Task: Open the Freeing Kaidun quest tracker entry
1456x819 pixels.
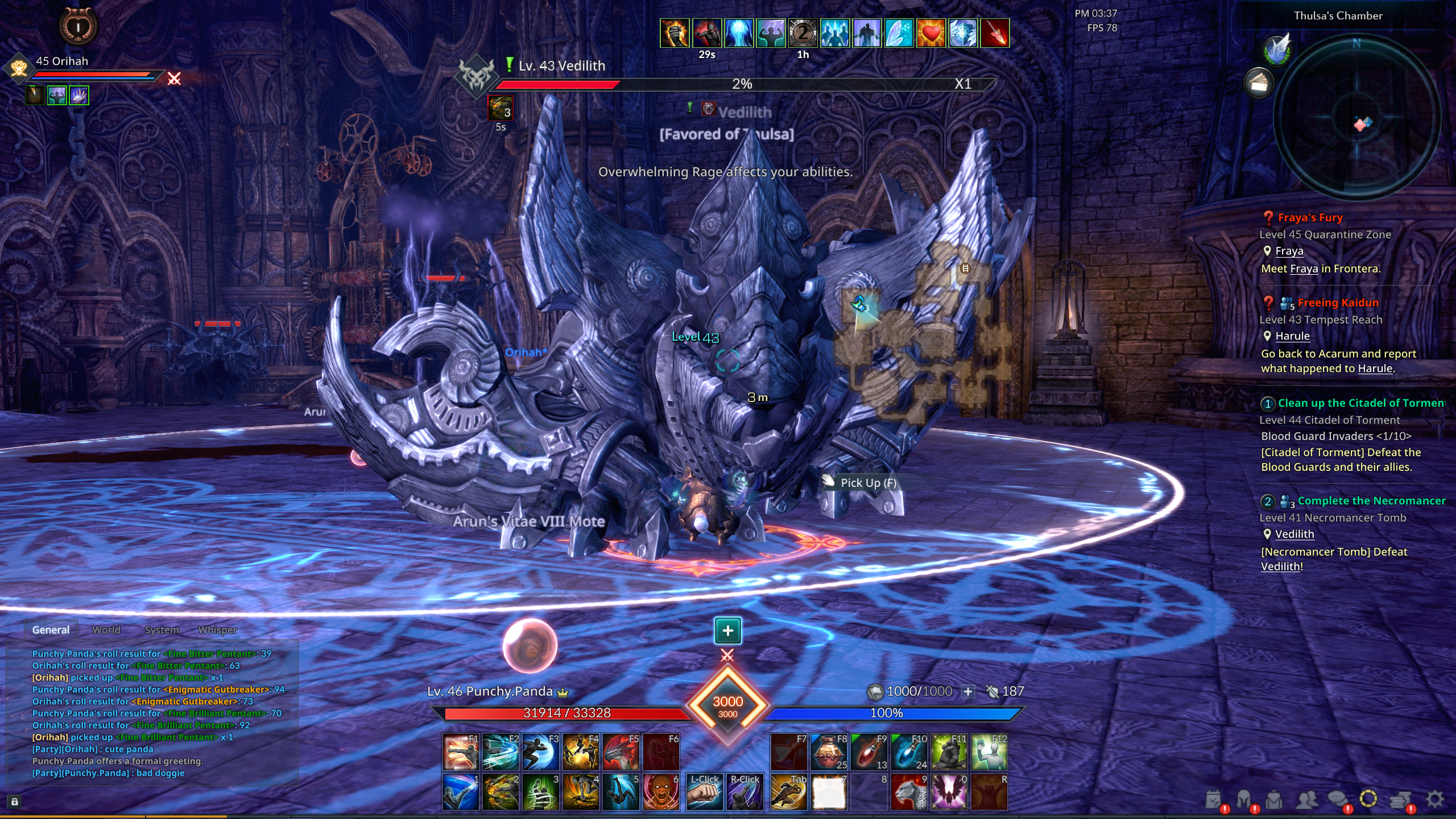Action: tap(1338, 303)
